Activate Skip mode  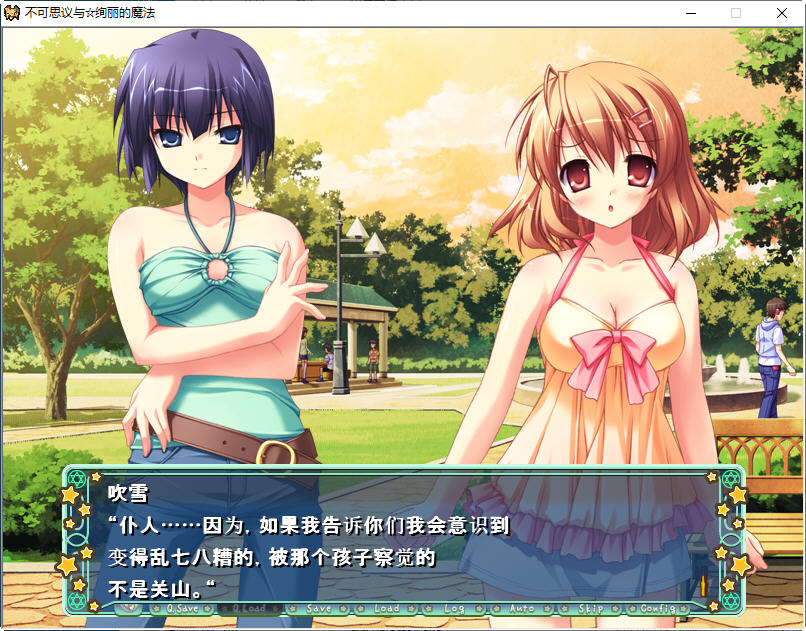point(590,608)
